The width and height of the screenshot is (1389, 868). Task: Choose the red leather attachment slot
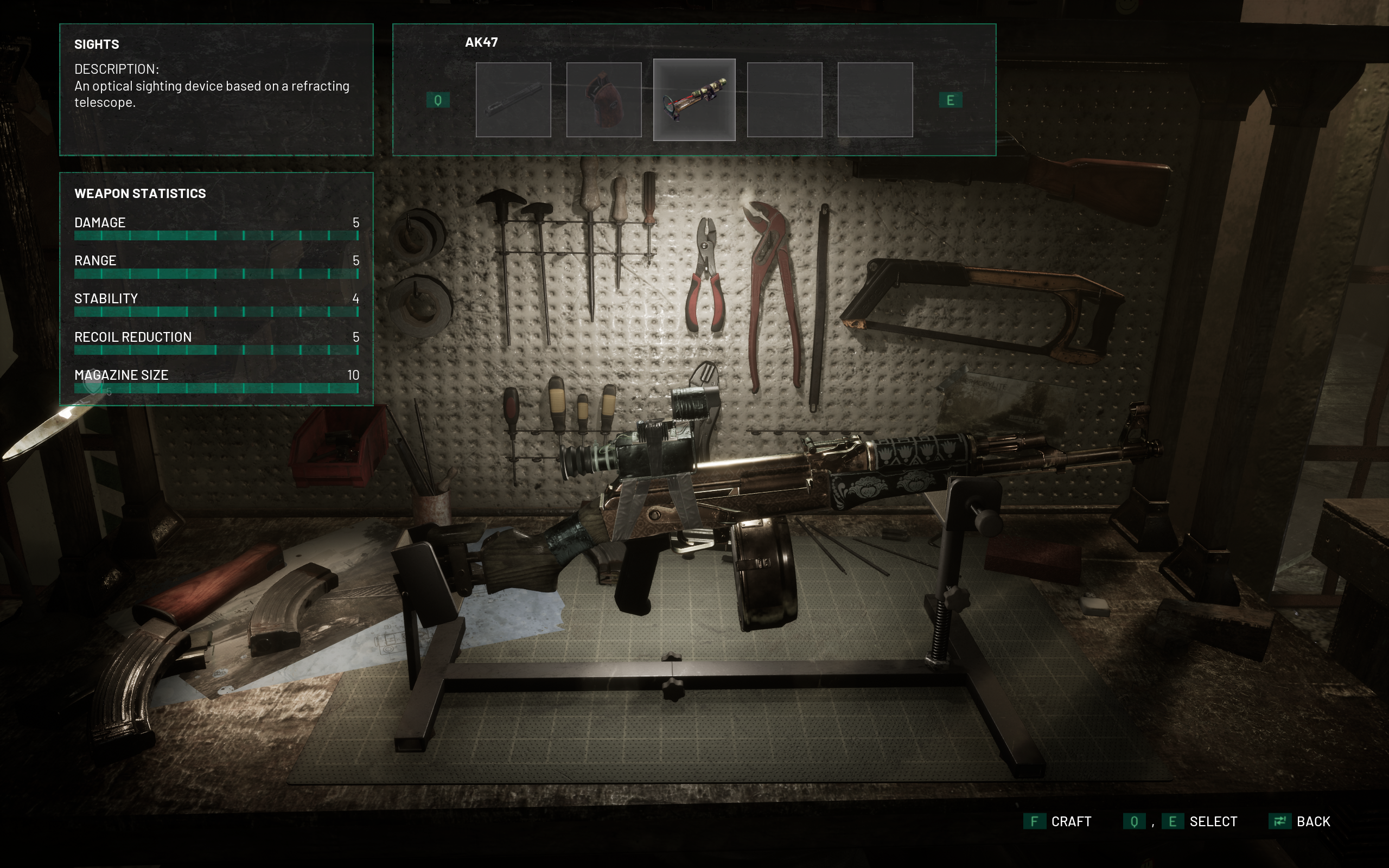tap(603, 100)
